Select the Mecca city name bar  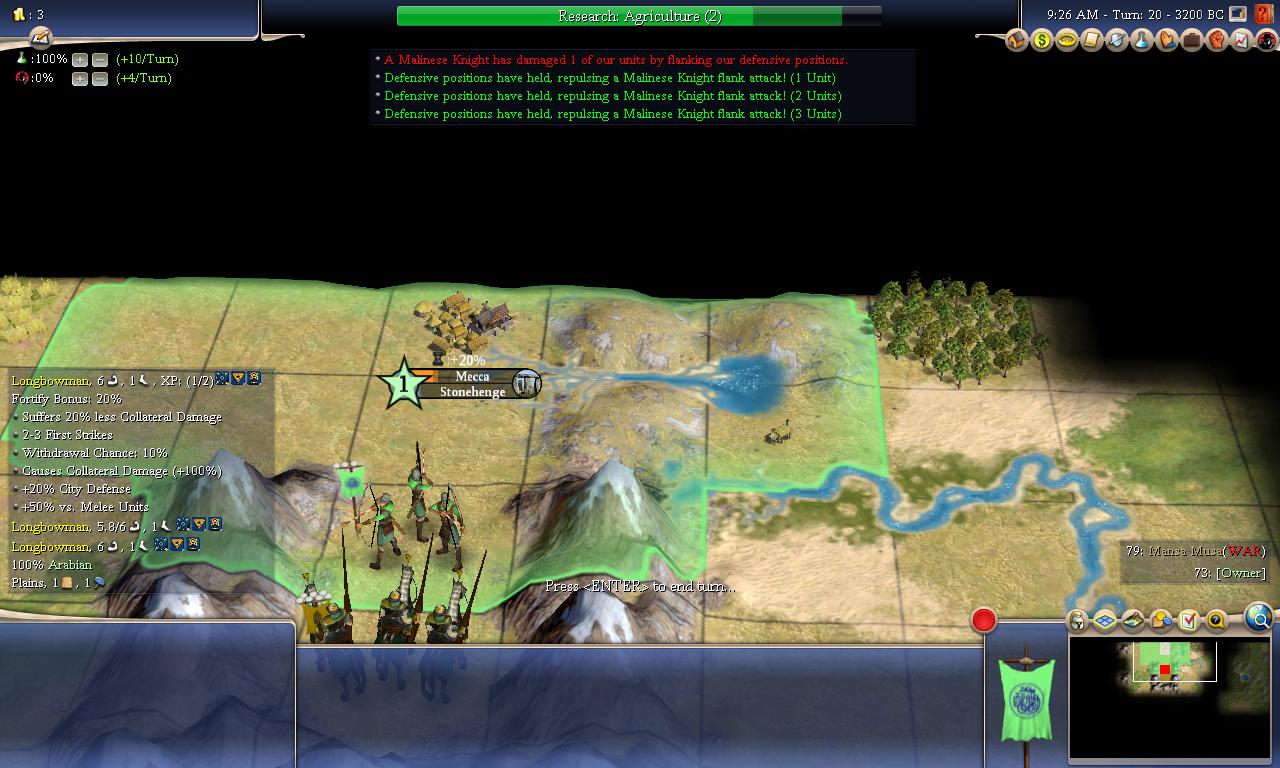point(472,377)
